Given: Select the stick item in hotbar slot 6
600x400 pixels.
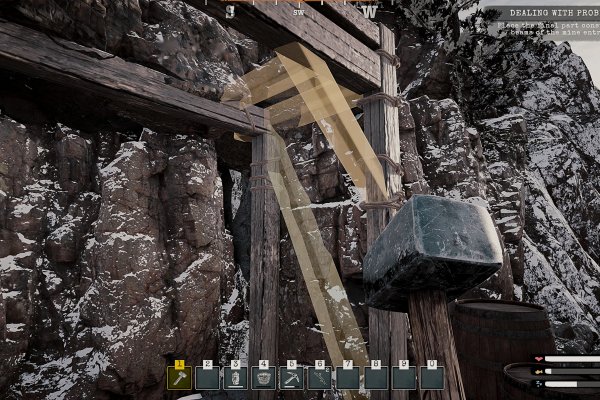Looking at the screenshot, I should coord(320,378).
